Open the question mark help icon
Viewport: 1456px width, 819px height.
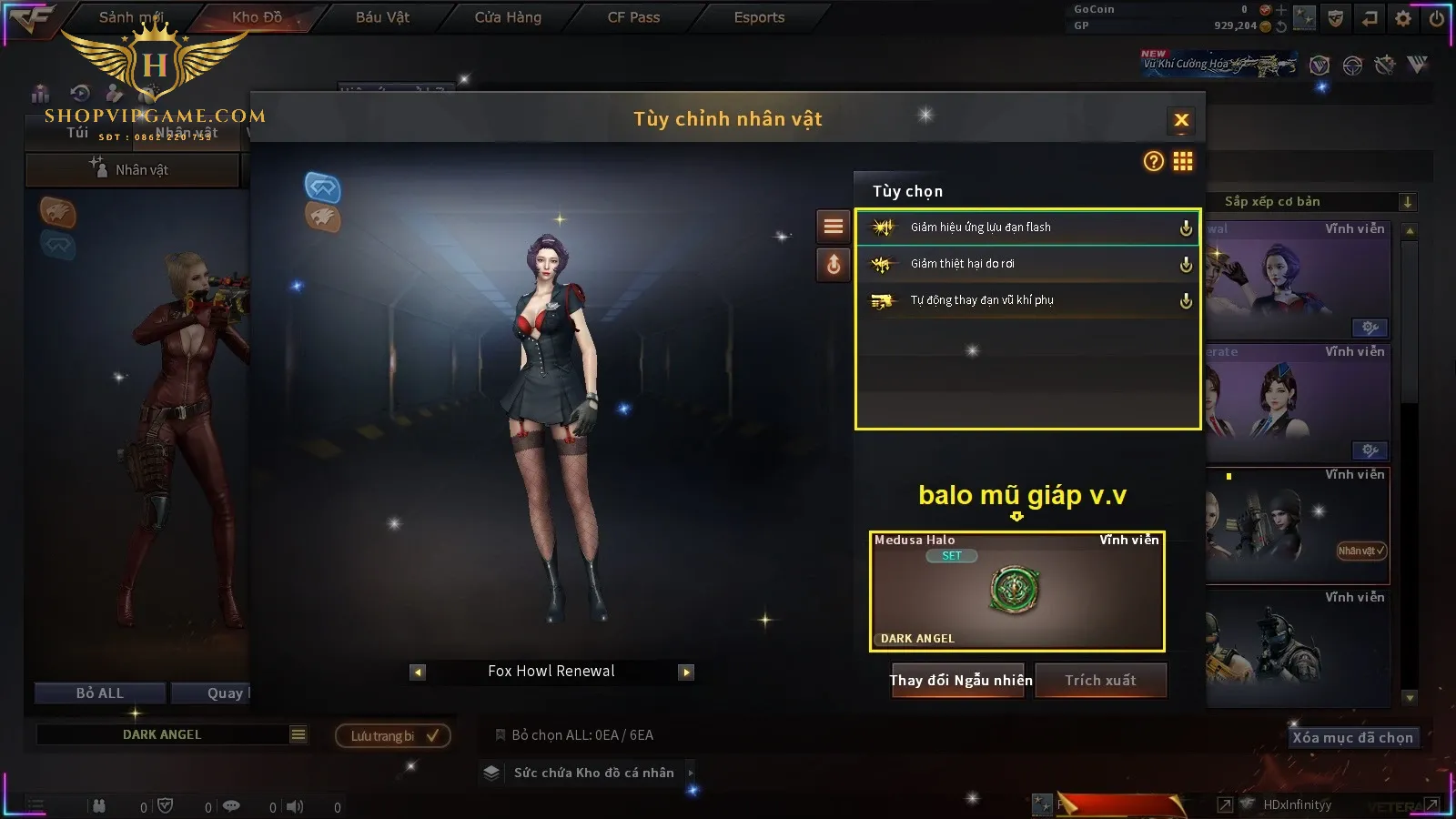click(1153, 162)
